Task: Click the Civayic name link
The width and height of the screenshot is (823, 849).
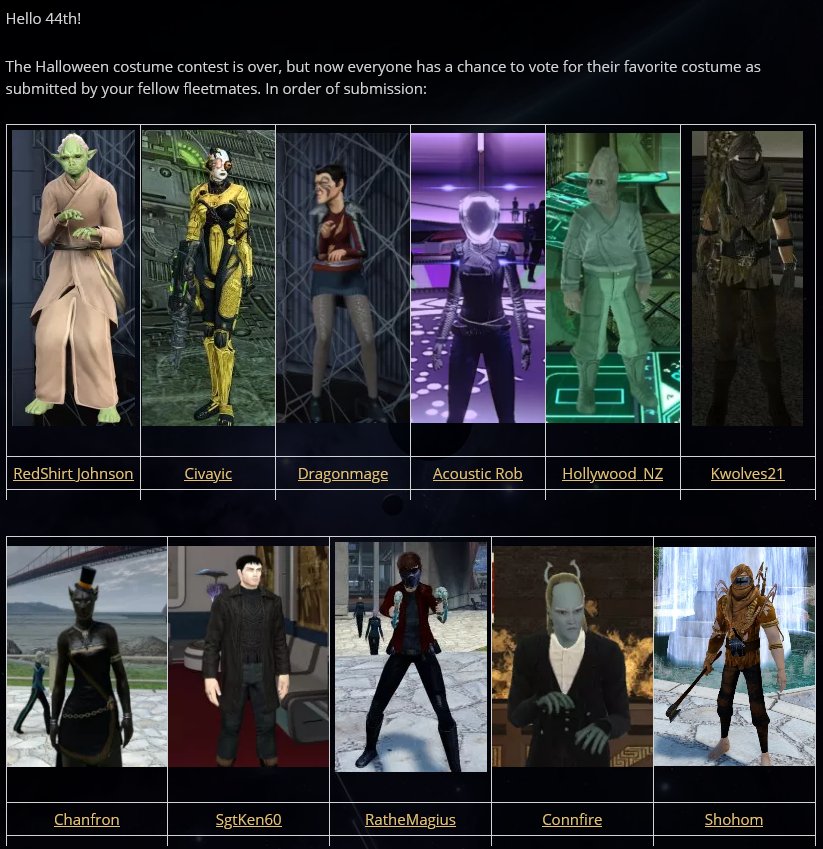Action: click(x=208, y=473)
